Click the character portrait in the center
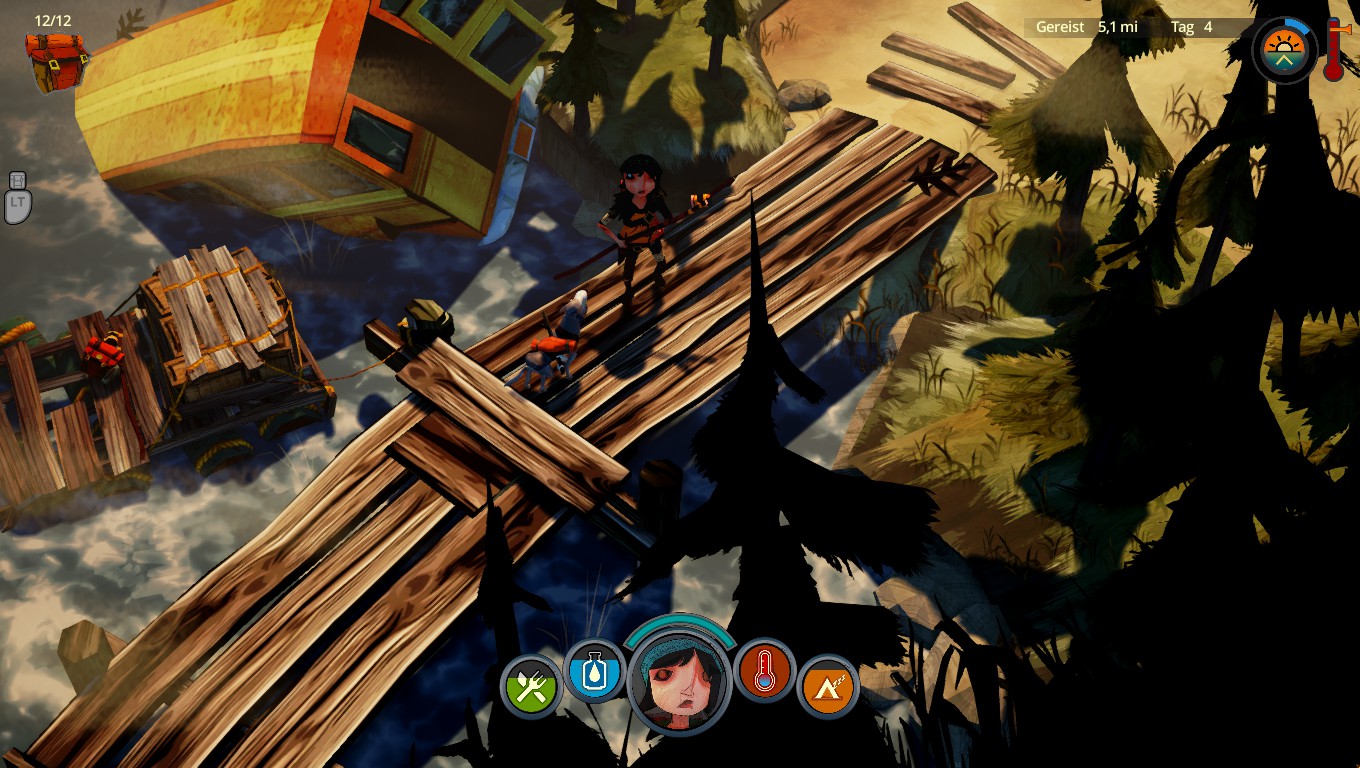The image size is (1360, 768). pos(680,682)
